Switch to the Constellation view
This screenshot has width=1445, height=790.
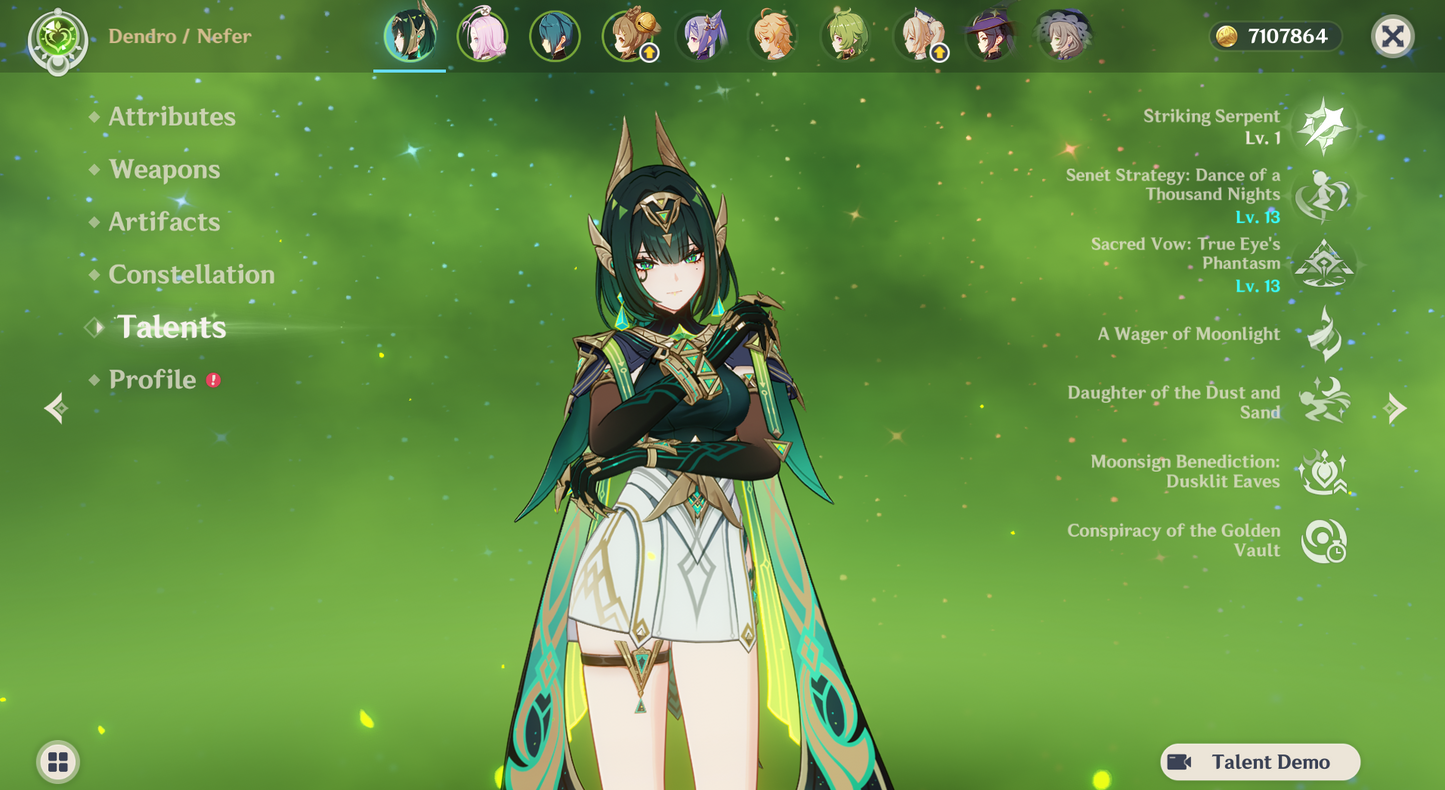[x=192, y=274]
